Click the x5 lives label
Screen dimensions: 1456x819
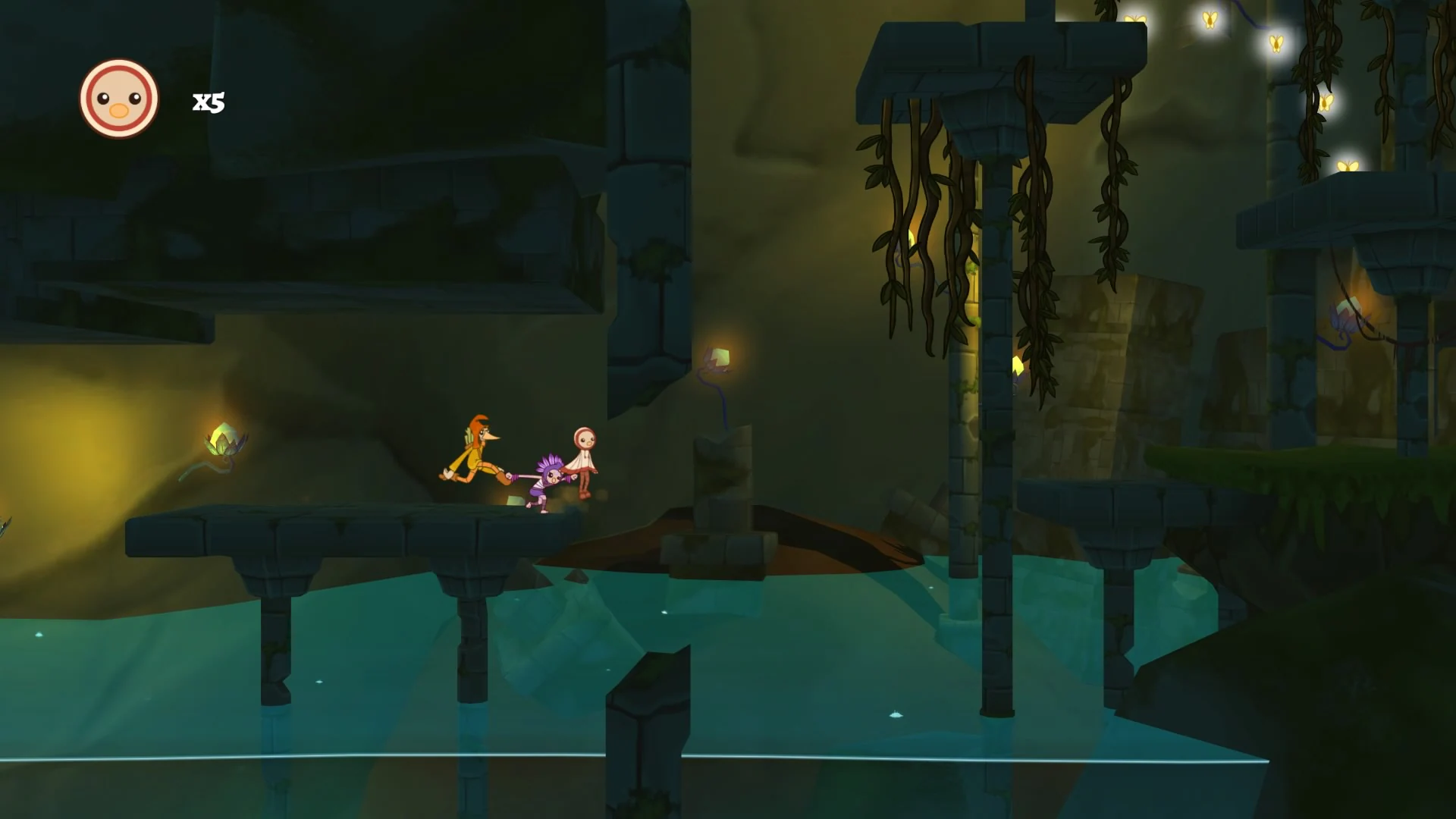click(208, 101)
